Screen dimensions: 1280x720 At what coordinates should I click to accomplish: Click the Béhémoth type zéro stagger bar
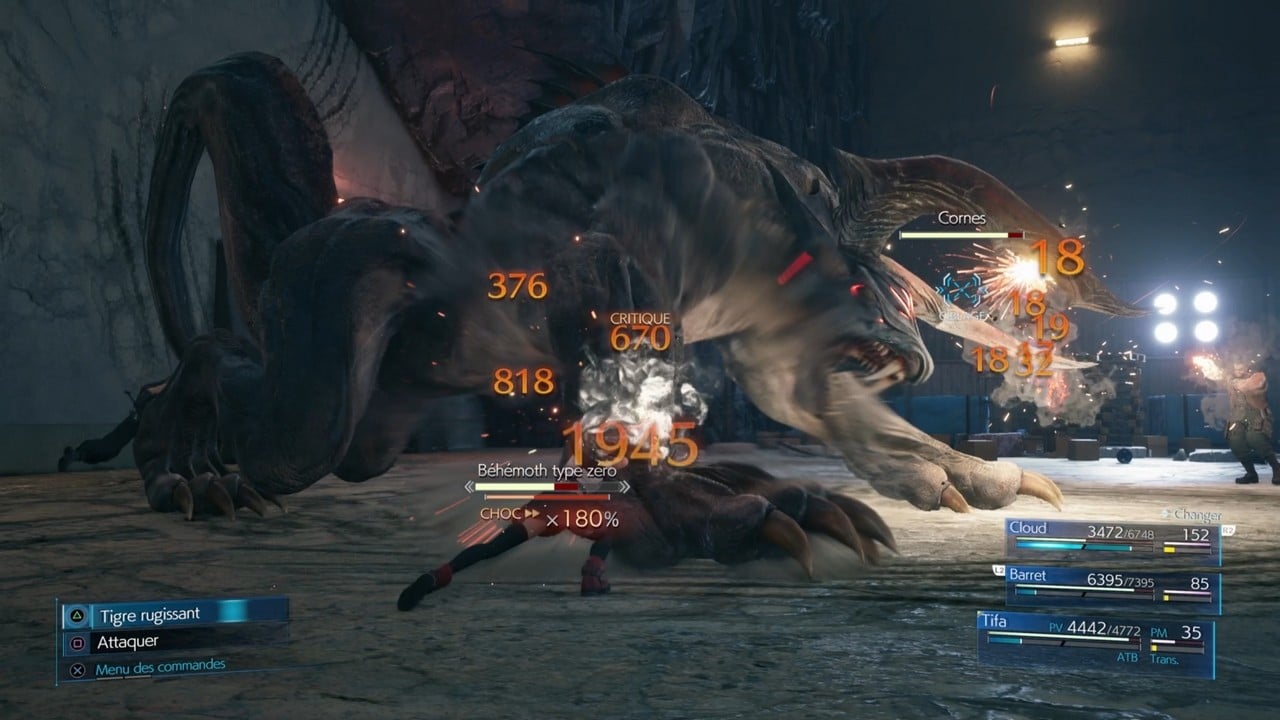(x=546, y=490)
